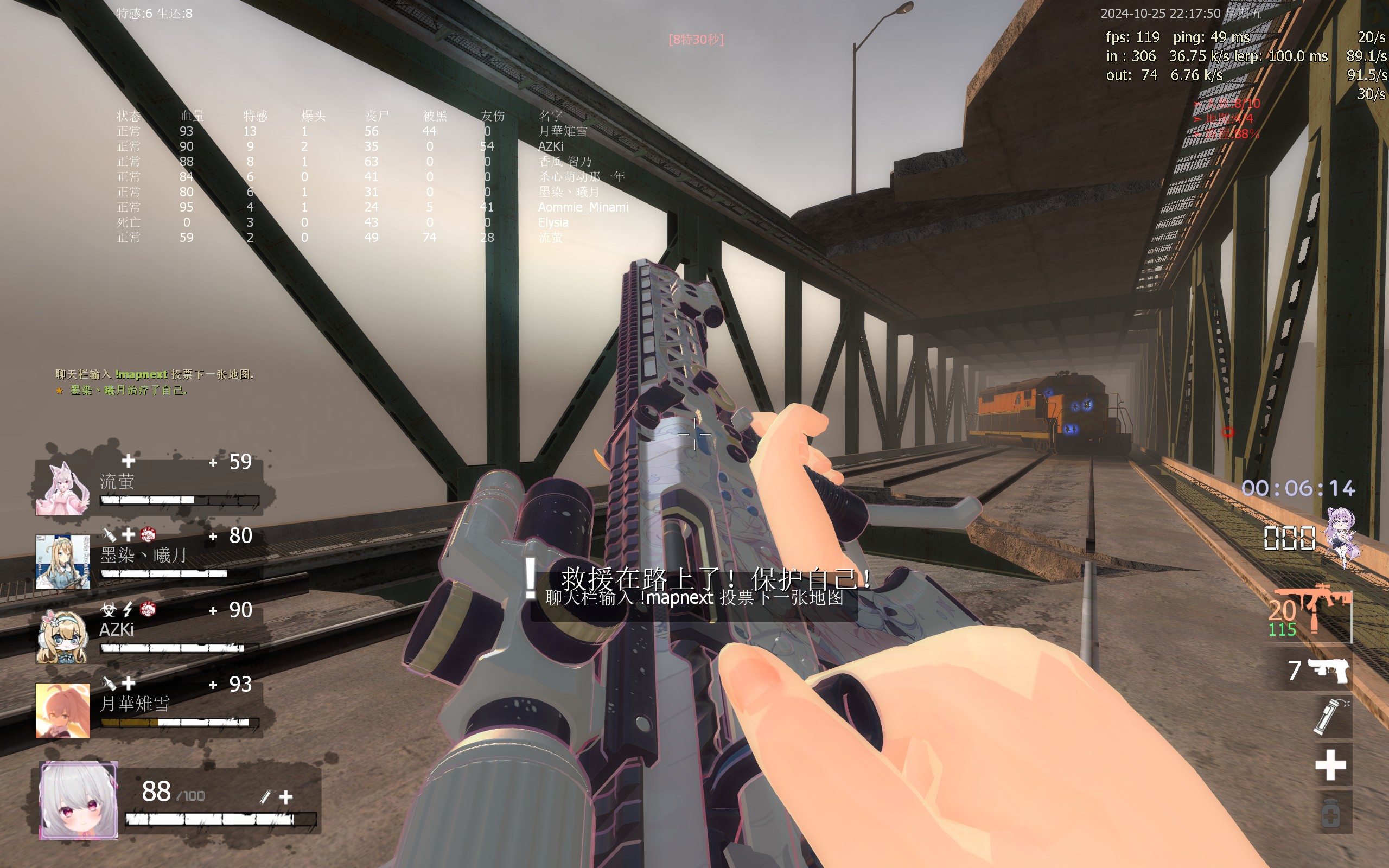Select the first aid kit slot
1389x868 pixels.
click(1330, 765)
